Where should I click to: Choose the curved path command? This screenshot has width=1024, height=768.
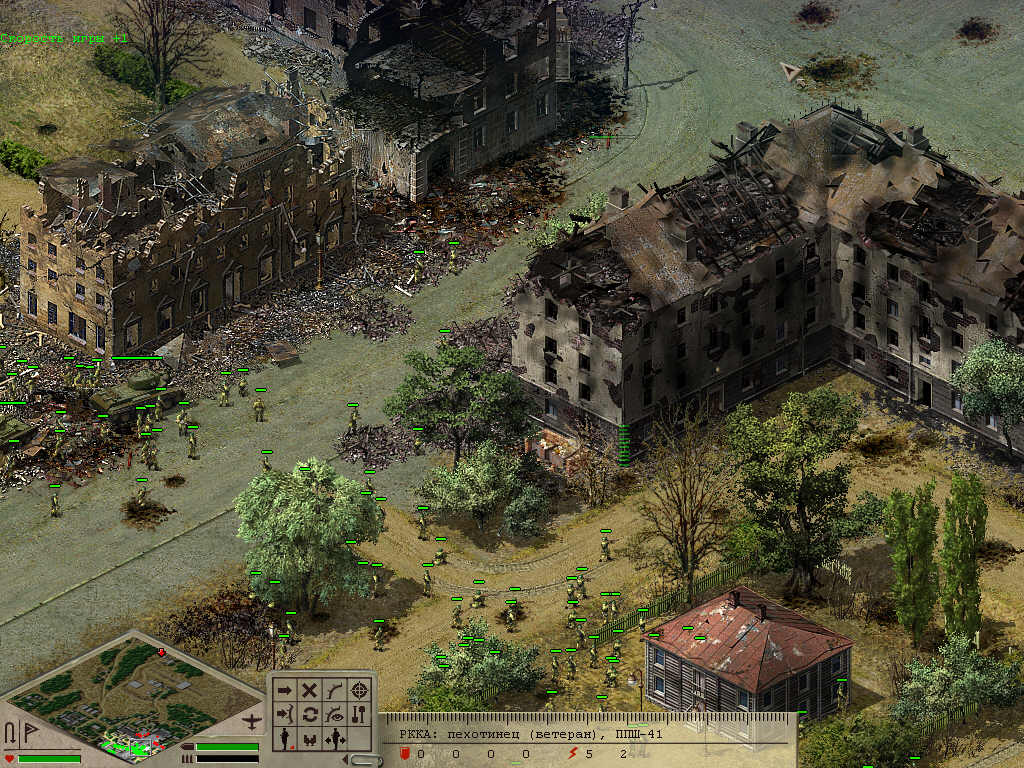(335, 690)
